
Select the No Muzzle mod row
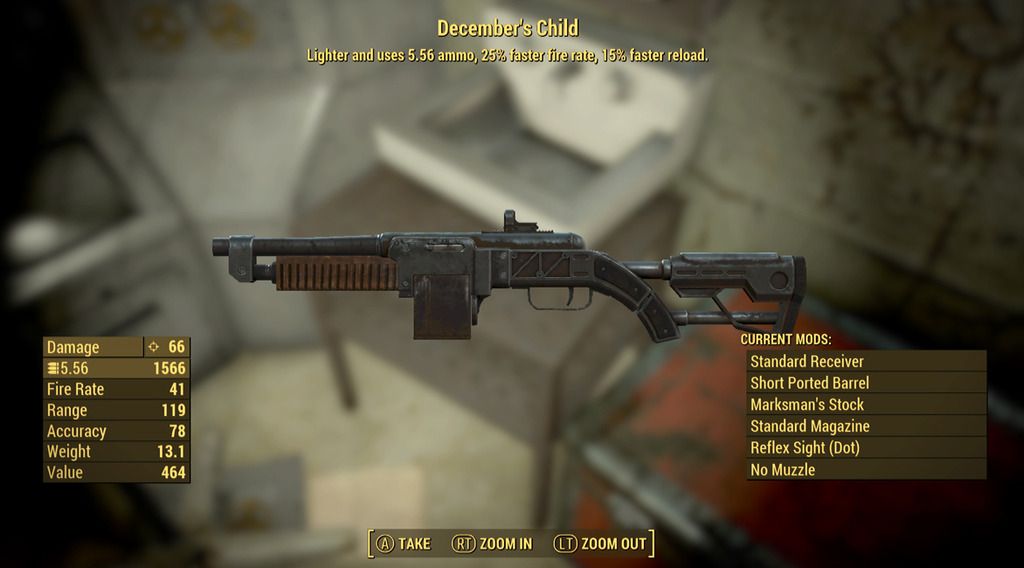865,469
